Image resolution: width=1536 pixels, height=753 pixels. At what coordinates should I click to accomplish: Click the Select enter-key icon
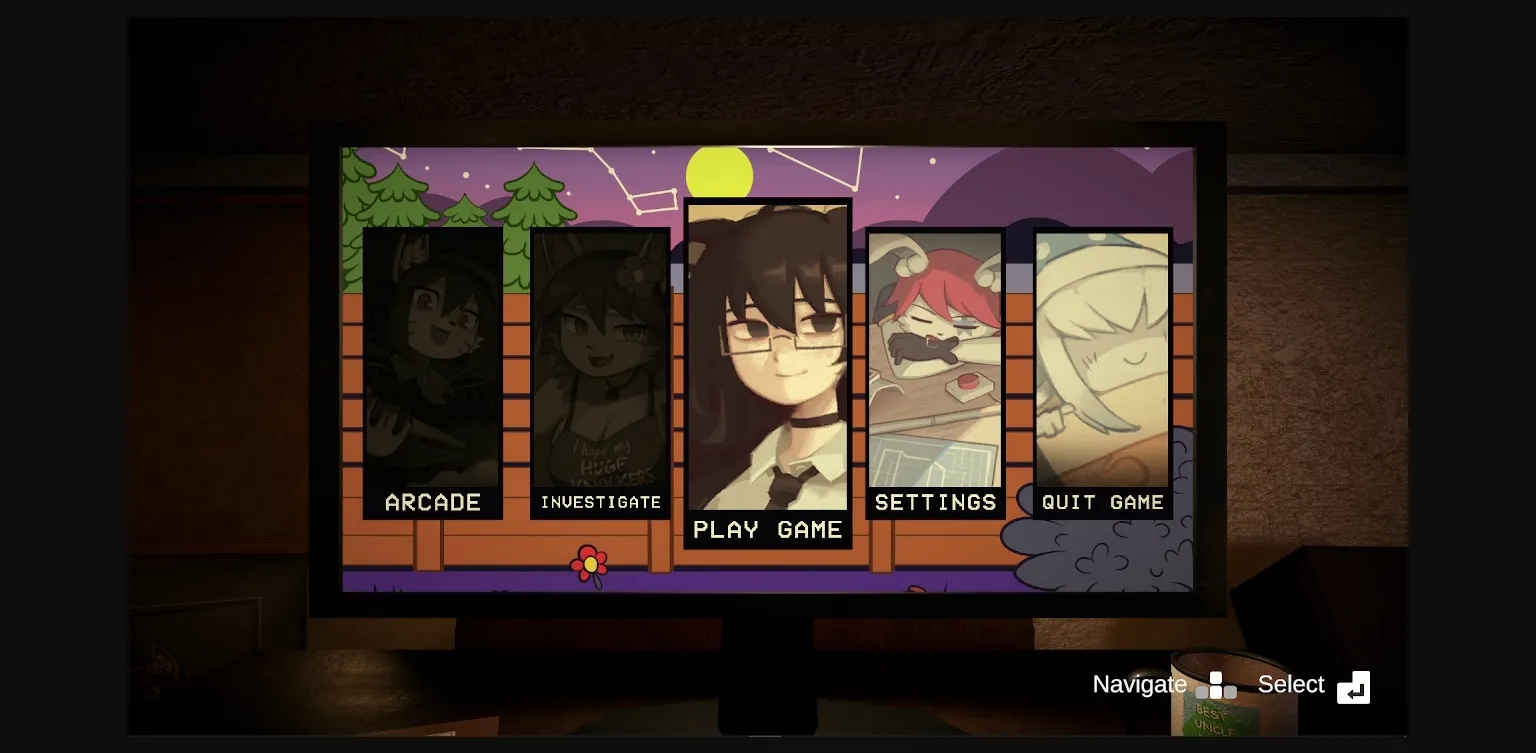click(1354, 687)
